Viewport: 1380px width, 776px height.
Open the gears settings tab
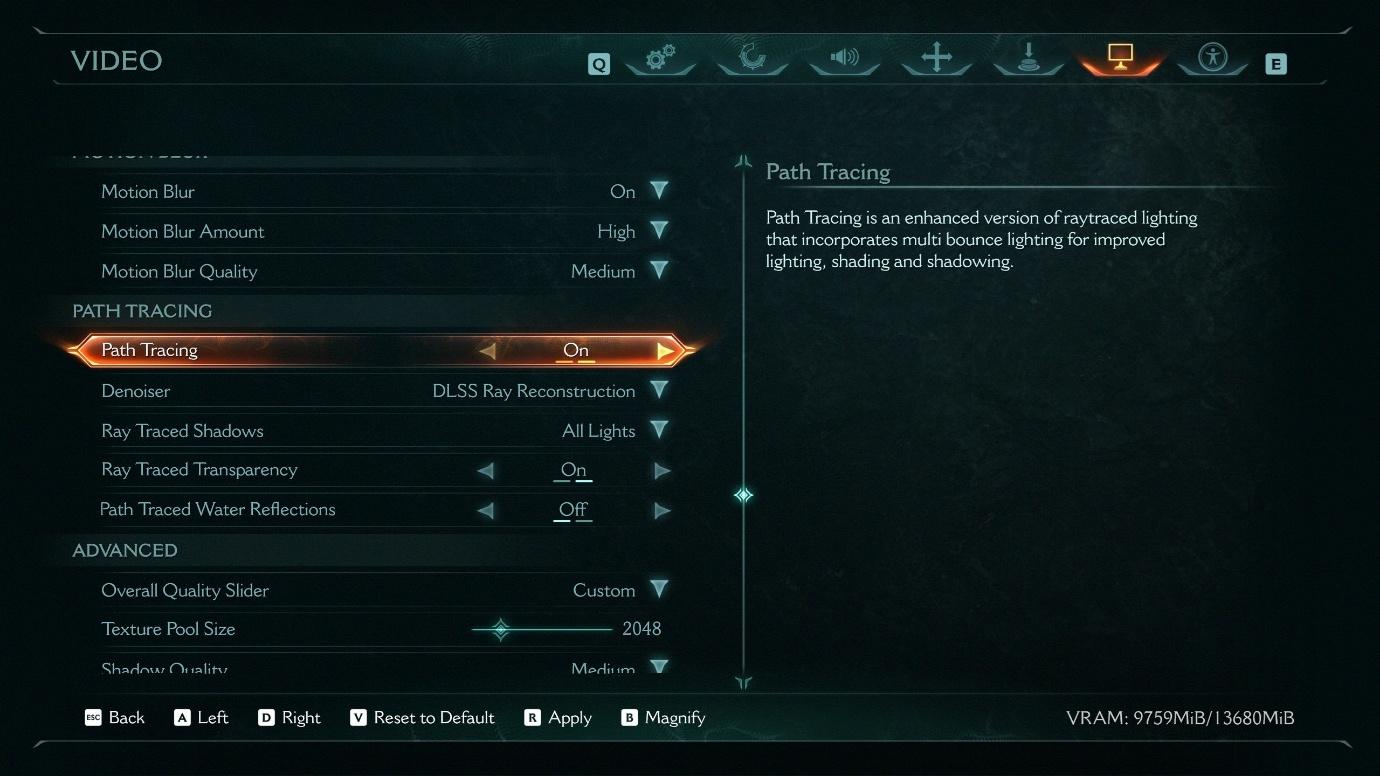tap(659, 58)
